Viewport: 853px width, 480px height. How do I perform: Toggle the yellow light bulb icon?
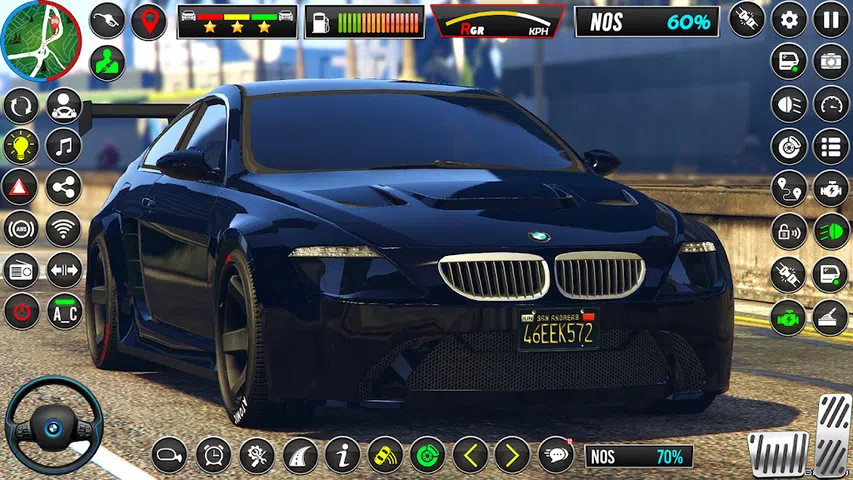coord(21,146)
